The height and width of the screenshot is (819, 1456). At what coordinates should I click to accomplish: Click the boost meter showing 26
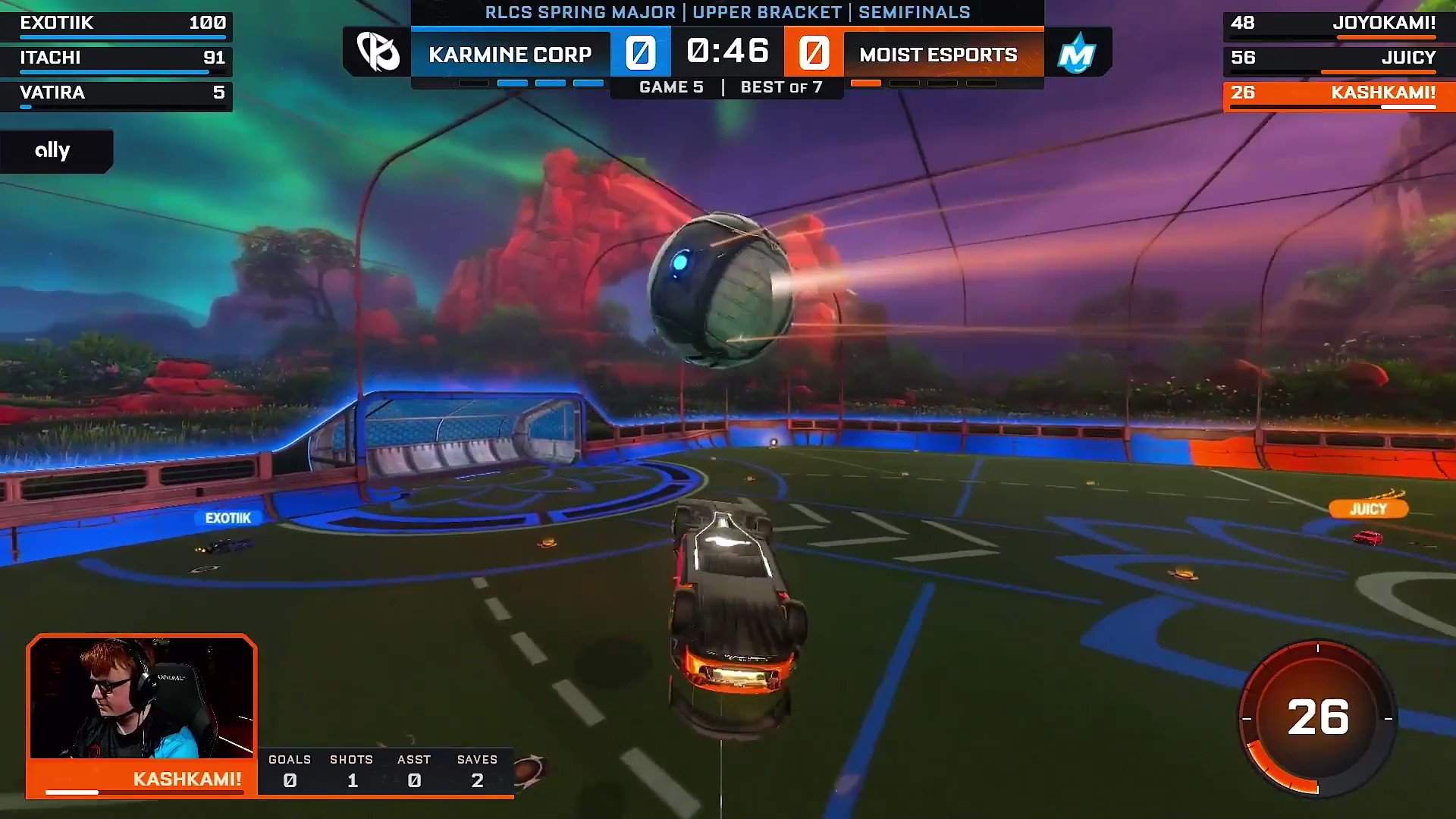1320,716
